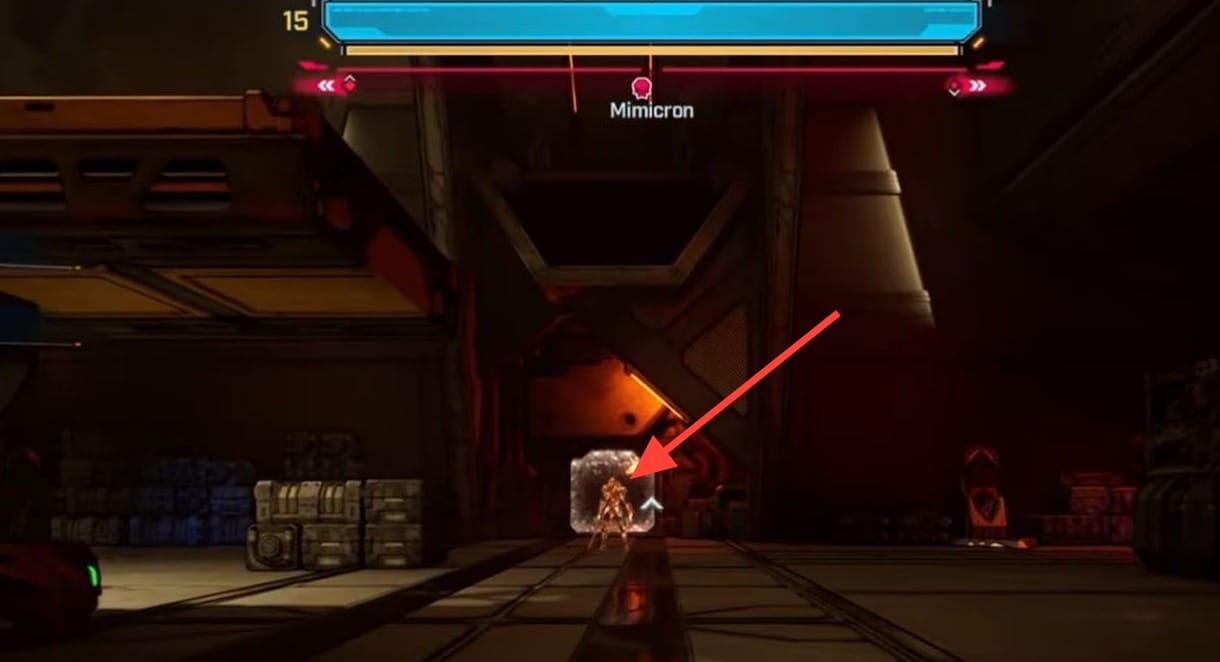The height and width of the screenshot is (662, 1220).
Task: Click the Mimicron skull marker icon
Action: pos(641,88)
